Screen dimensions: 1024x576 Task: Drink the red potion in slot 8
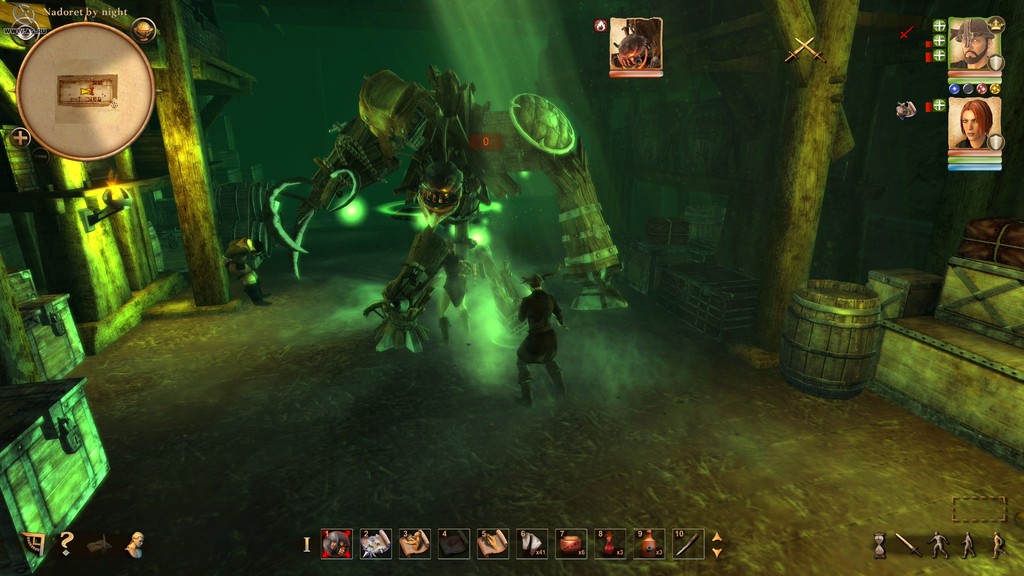tap(610, 544)
